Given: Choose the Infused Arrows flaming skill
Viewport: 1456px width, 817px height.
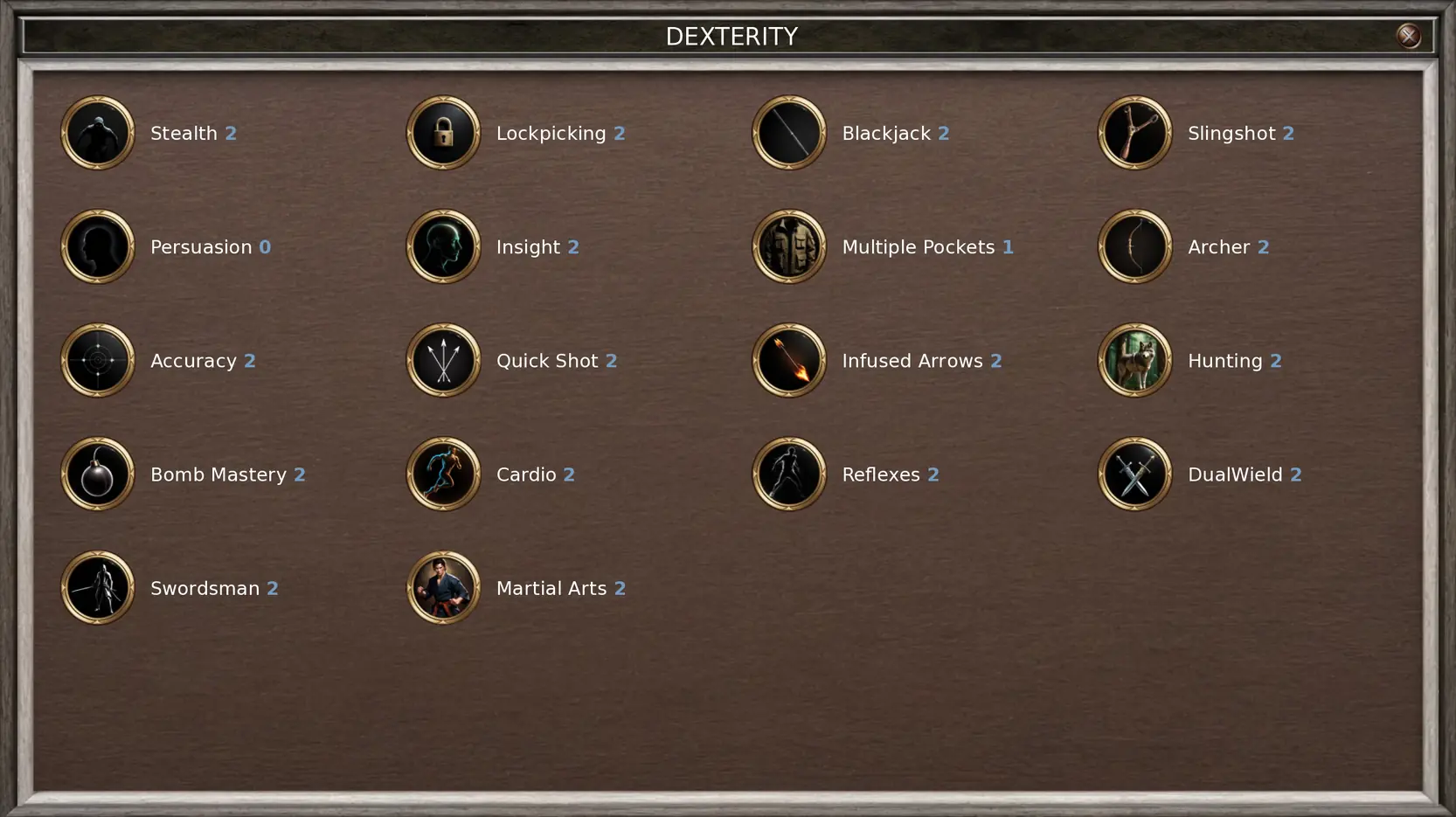Looking at the screenshot, I should (789, 360).
